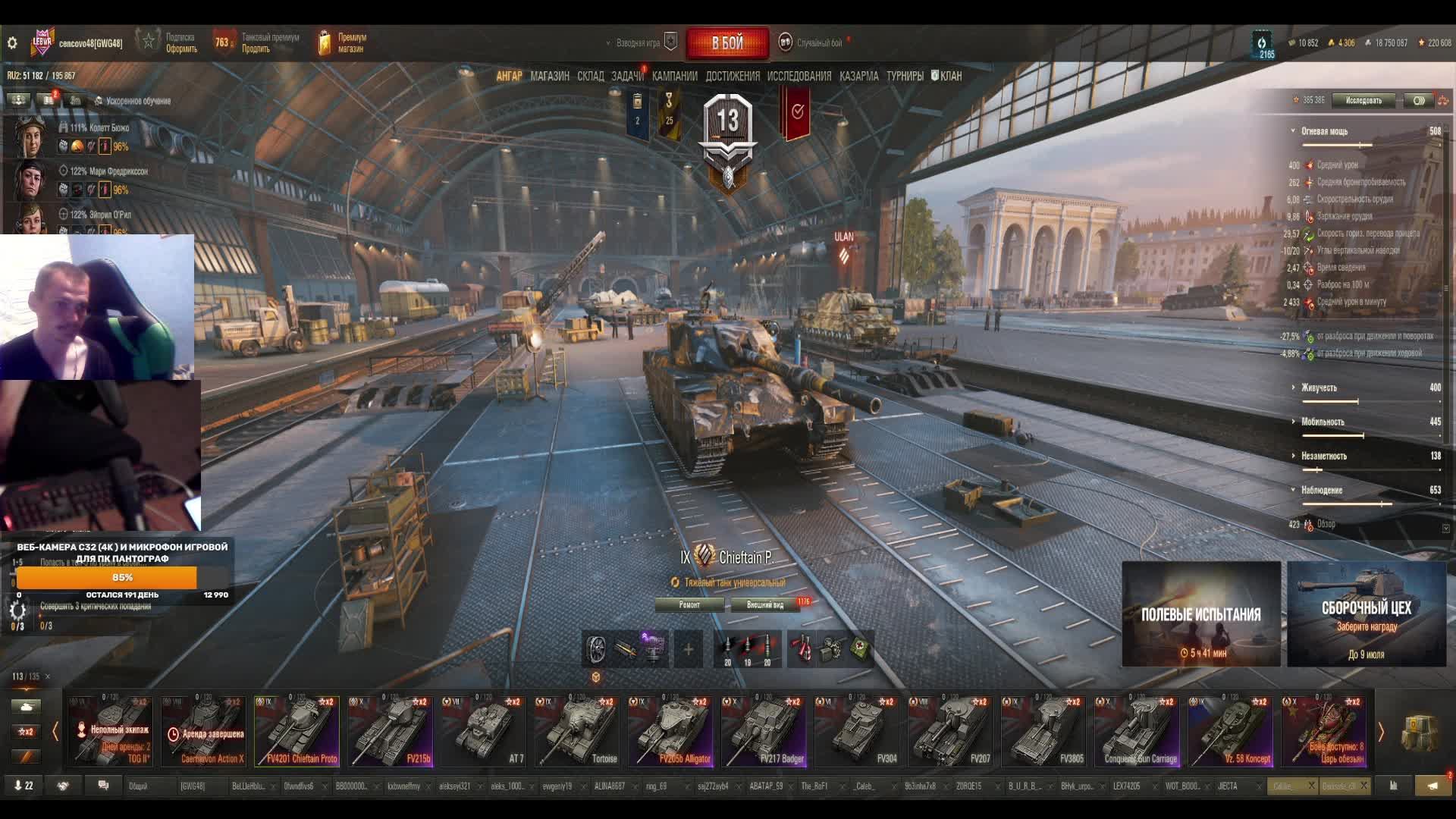Click the Ремонт repair button
Image resolution: width=1456 pixels, height=819 pixels.
(689, 604)
